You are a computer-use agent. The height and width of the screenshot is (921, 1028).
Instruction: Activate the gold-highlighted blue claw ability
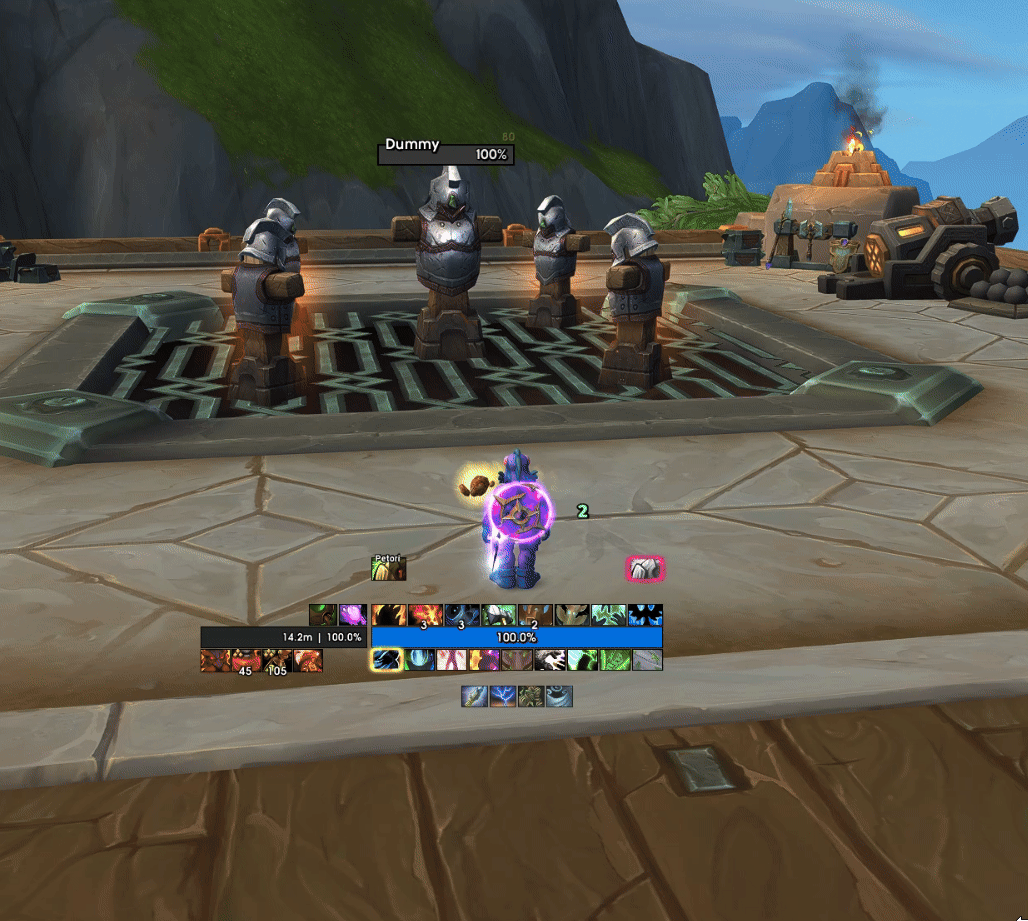tap(387, 660)
